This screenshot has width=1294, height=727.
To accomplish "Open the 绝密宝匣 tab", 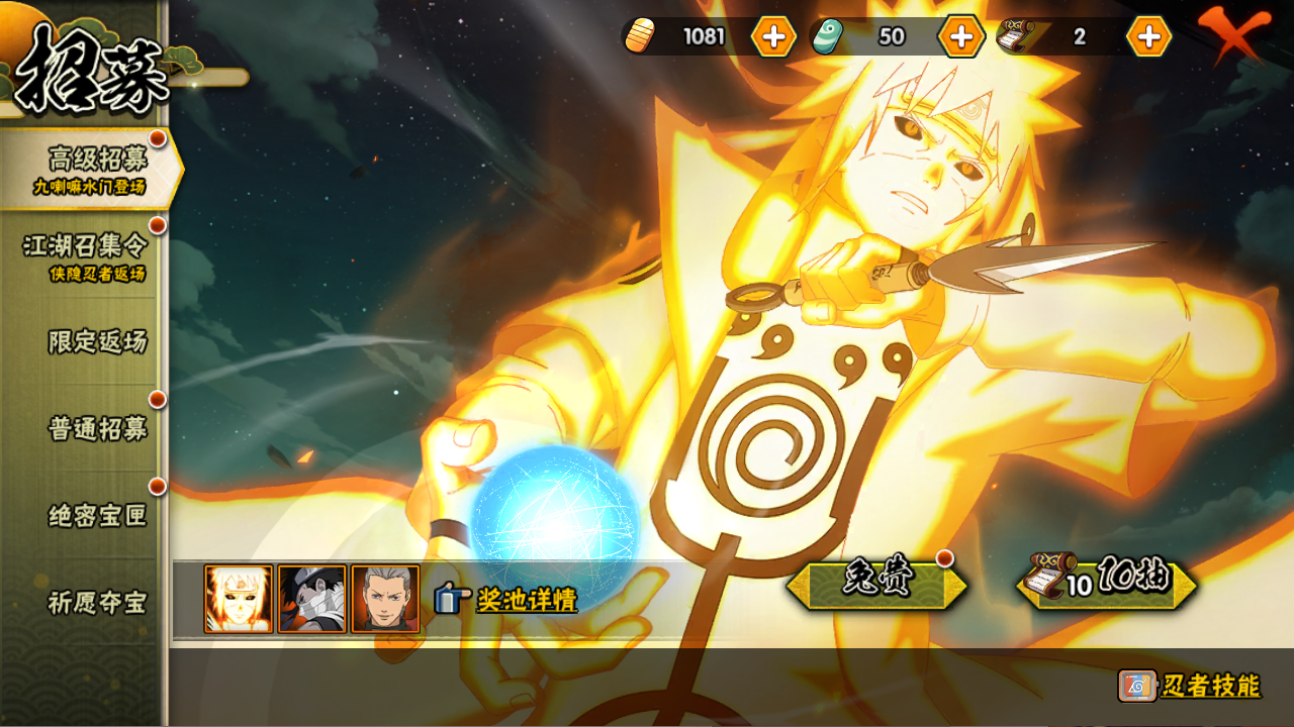I will [97, 515].
